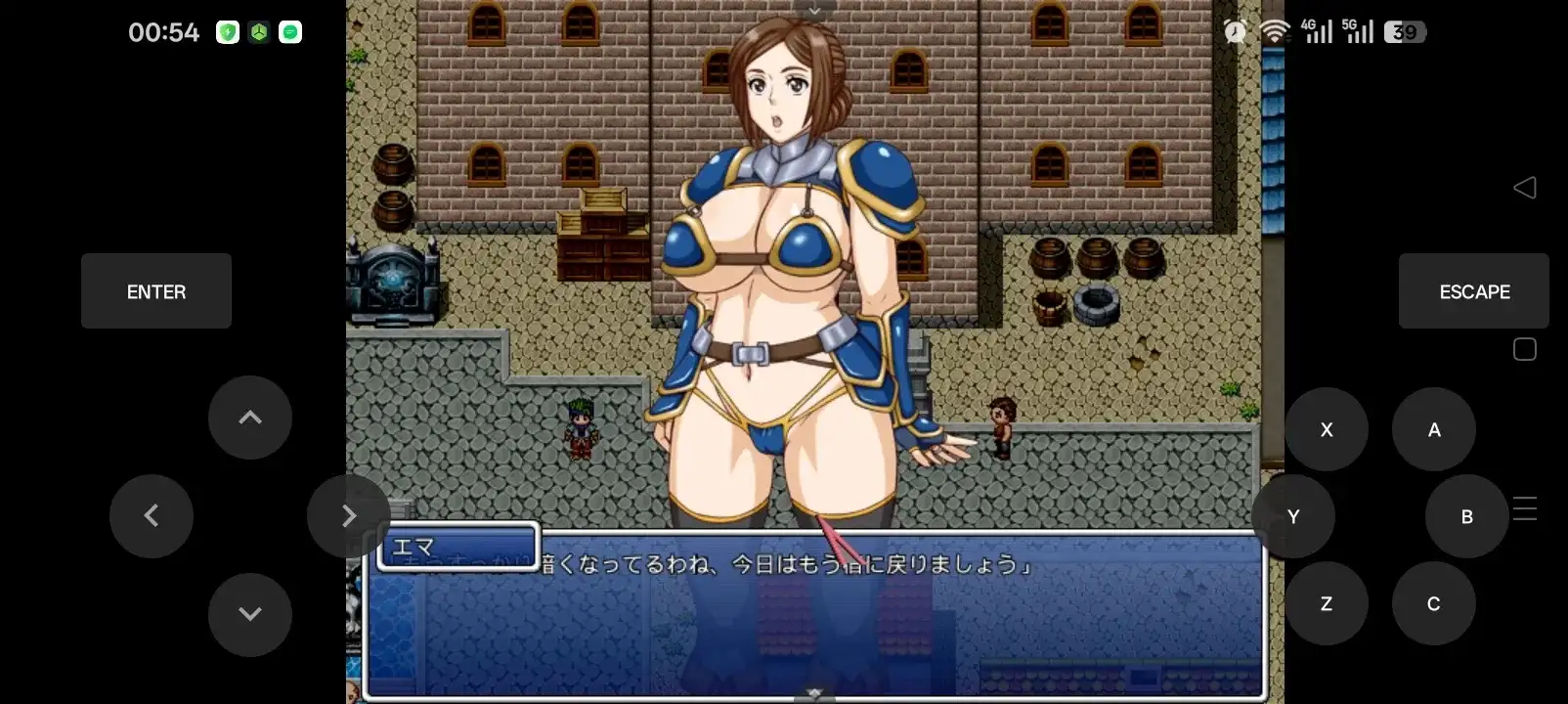Screen dimensions: 1568x704
Task: Tap the green speech bubble status icon
Action: click(289, 31)
